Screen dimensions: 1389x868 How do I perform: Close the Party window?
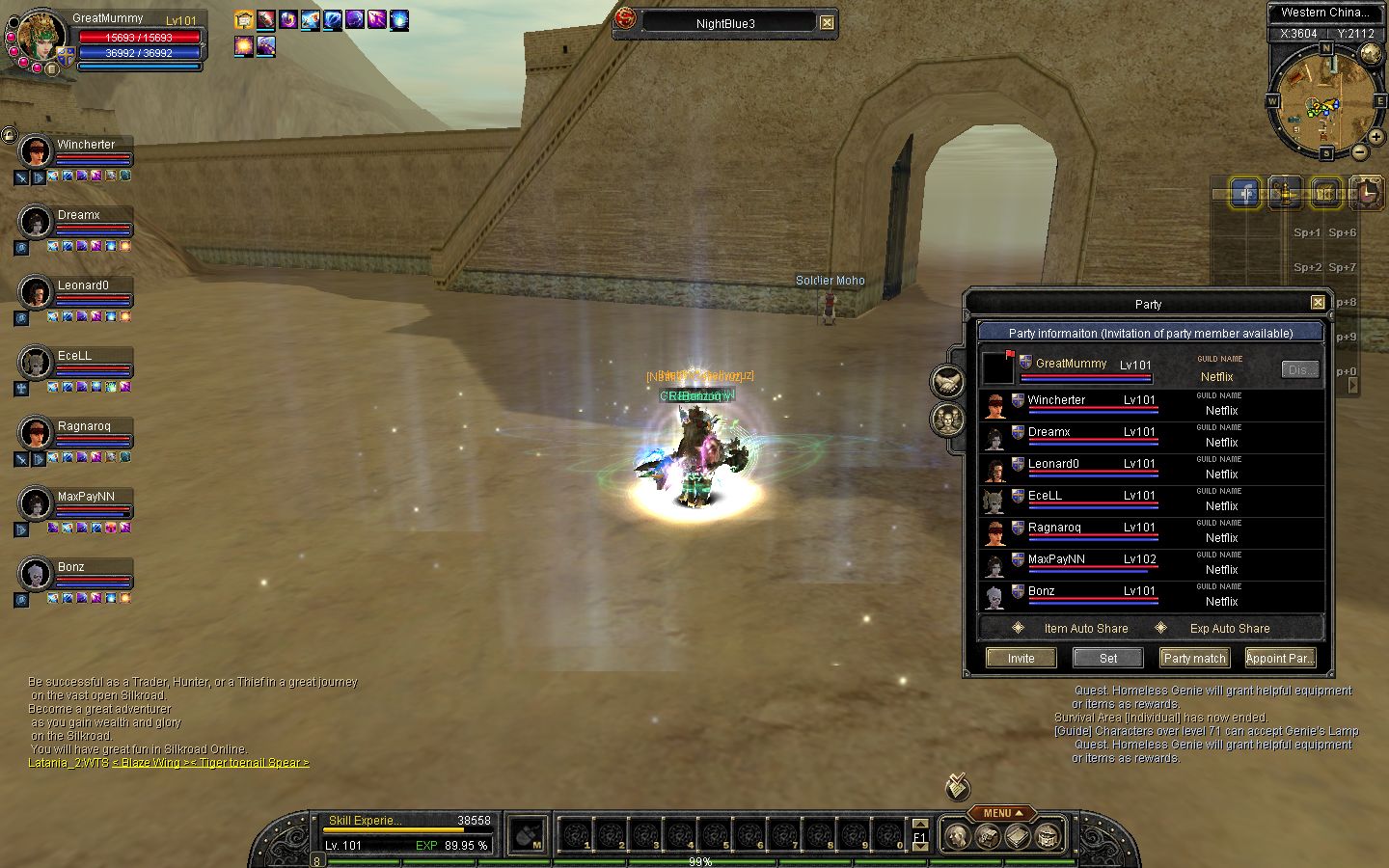coord(1318,303)
